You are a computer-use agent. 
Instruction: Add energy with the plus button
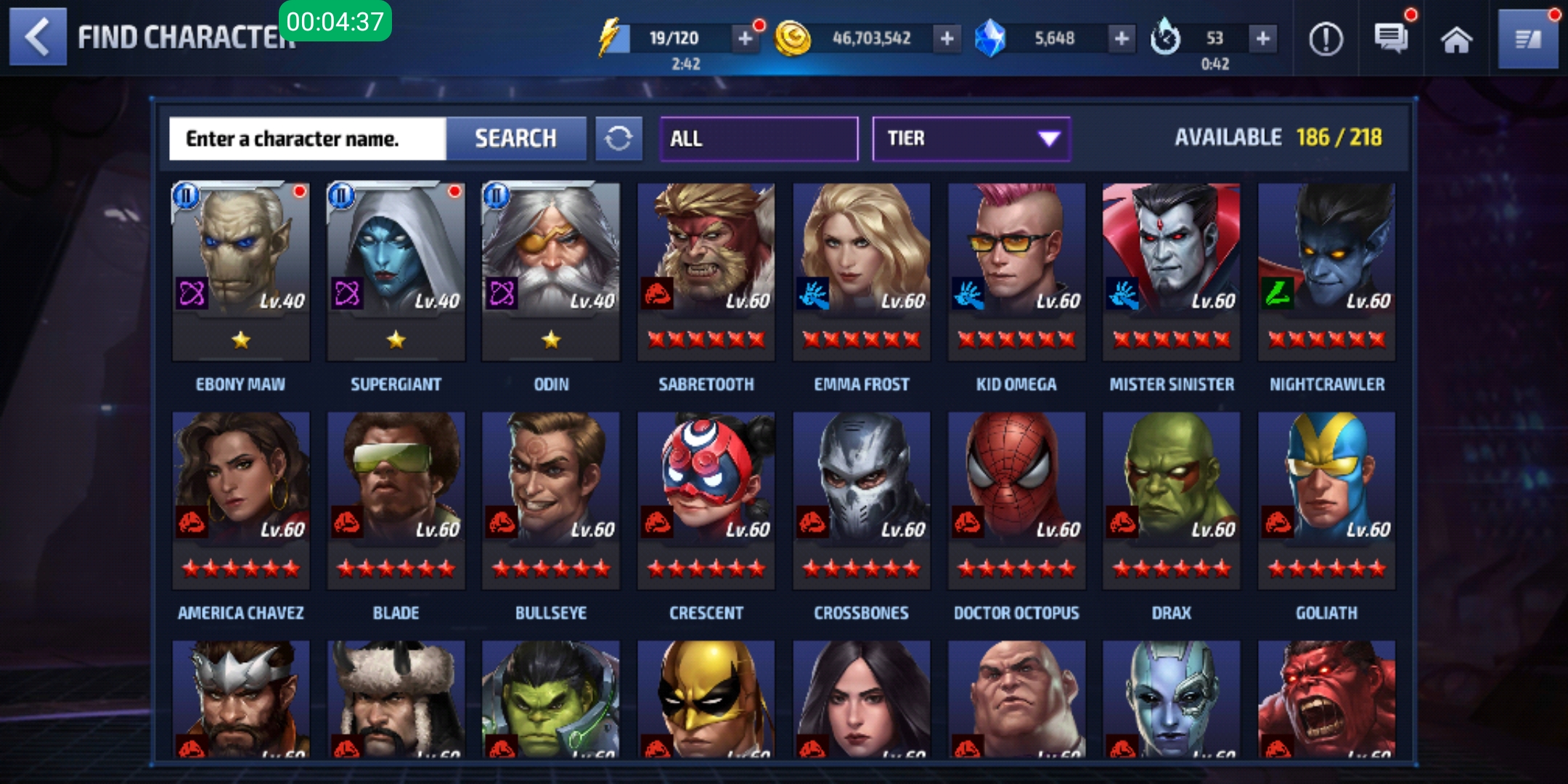click(745, 38)
